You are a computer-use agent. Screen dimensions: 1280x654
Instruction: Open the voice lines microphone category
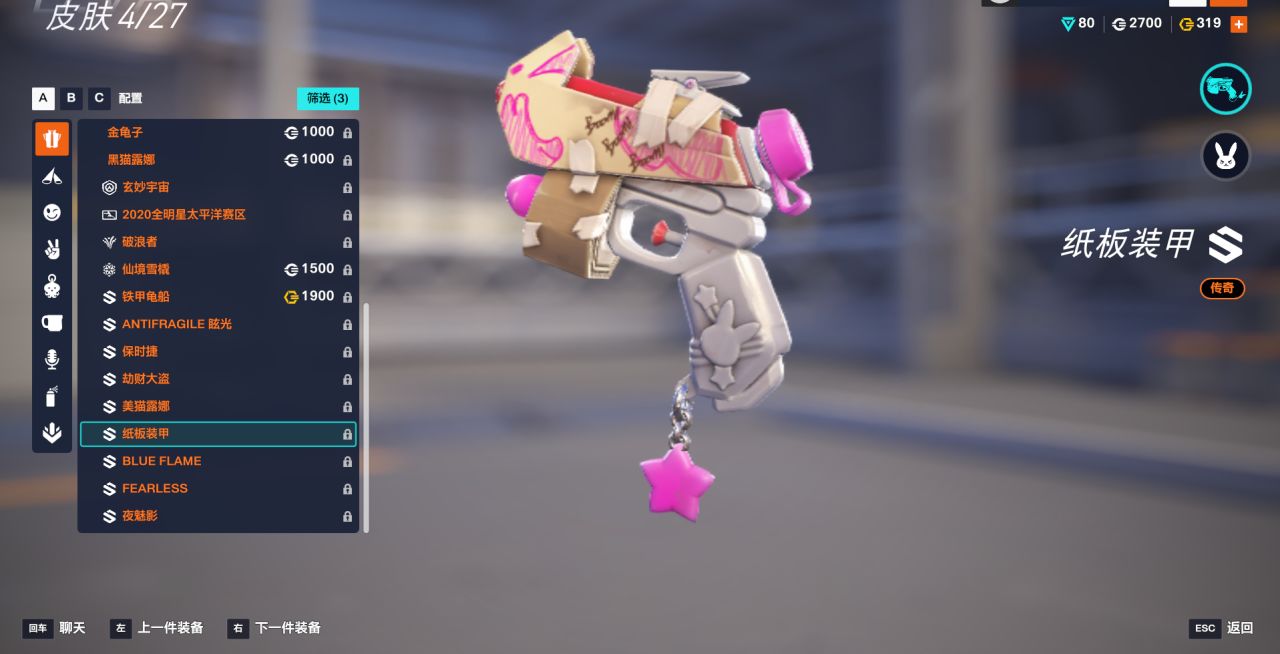[x=52, y=359]
